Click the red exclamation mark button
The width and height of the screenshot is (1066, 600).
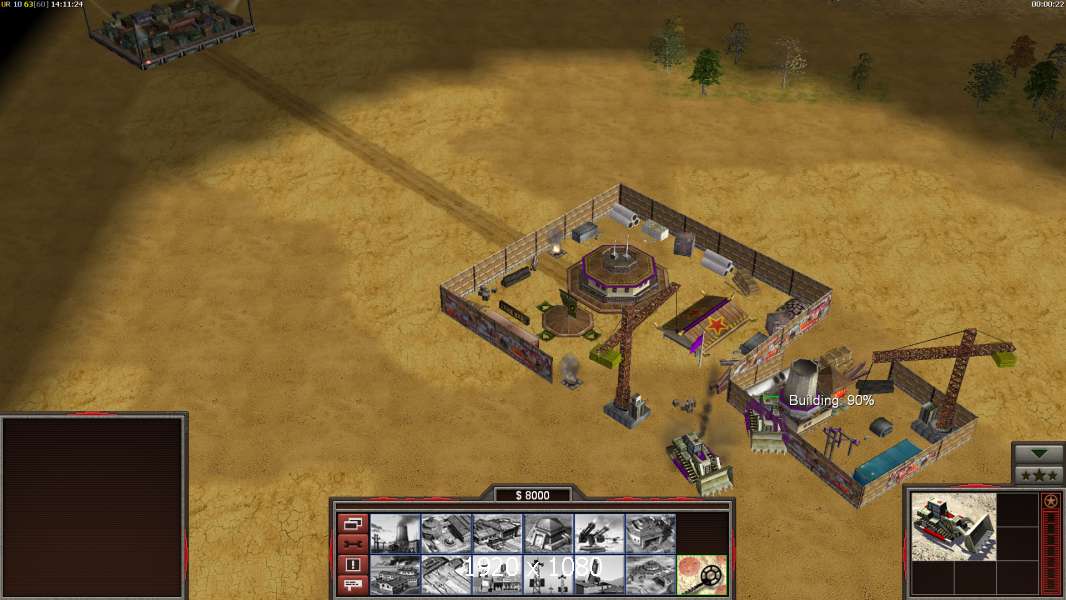point(352,564)
